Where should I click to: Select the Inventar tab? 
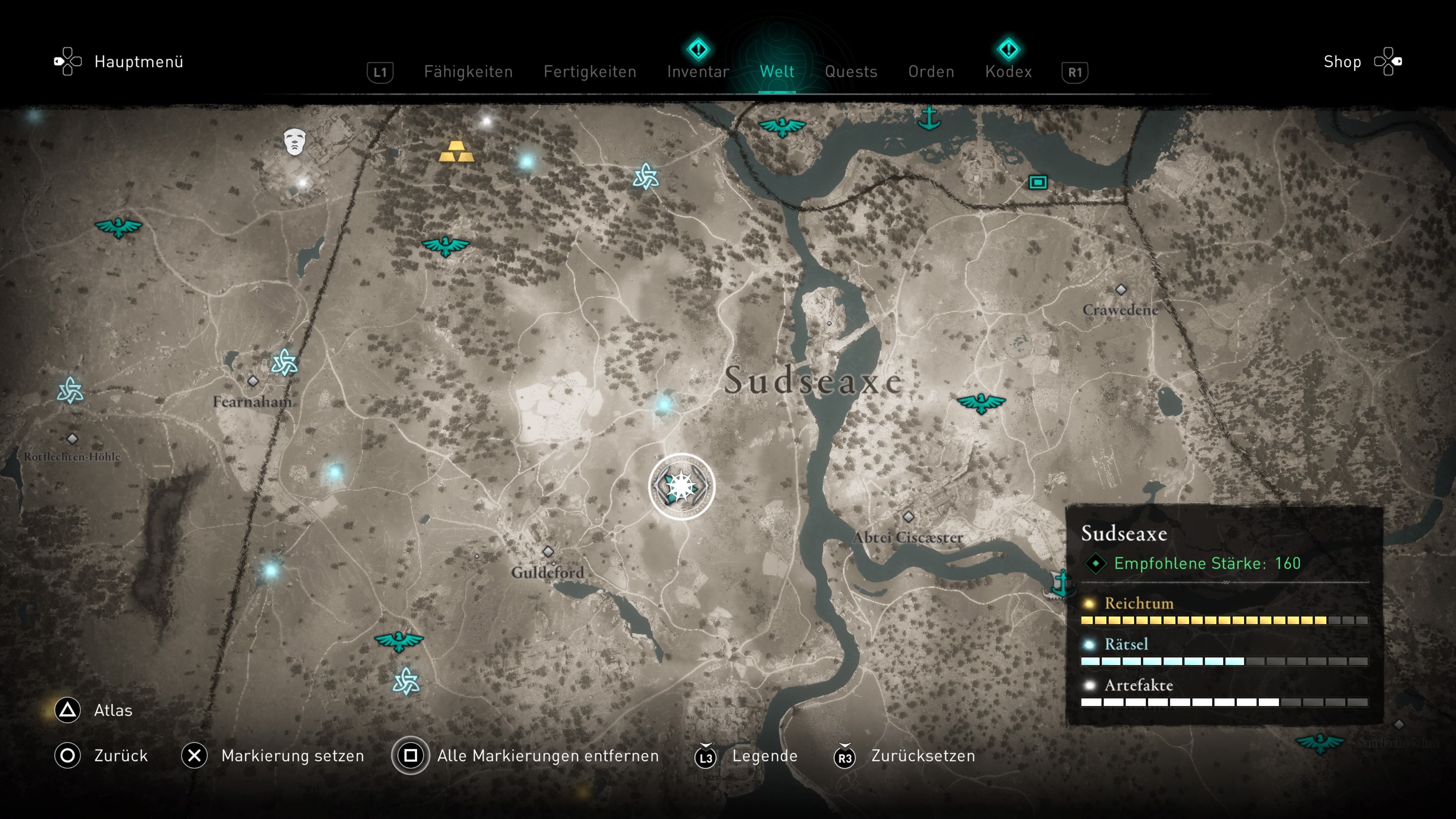coord(698,72)
